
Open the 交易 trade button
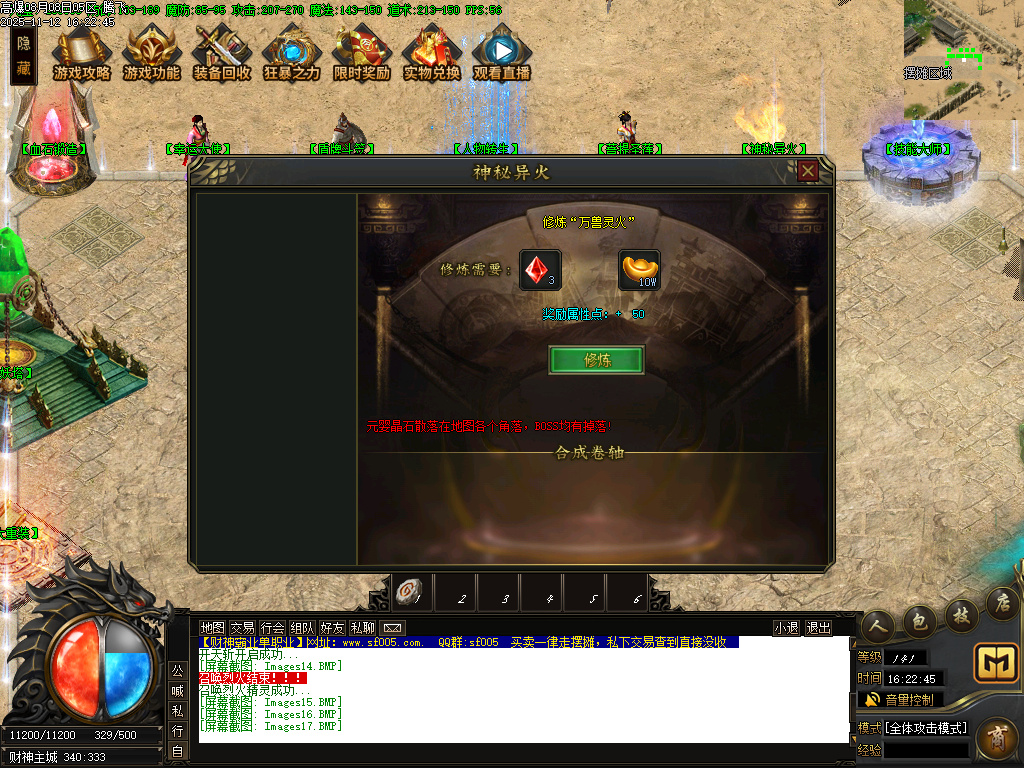pyautogui.click(x=242, y=628)
